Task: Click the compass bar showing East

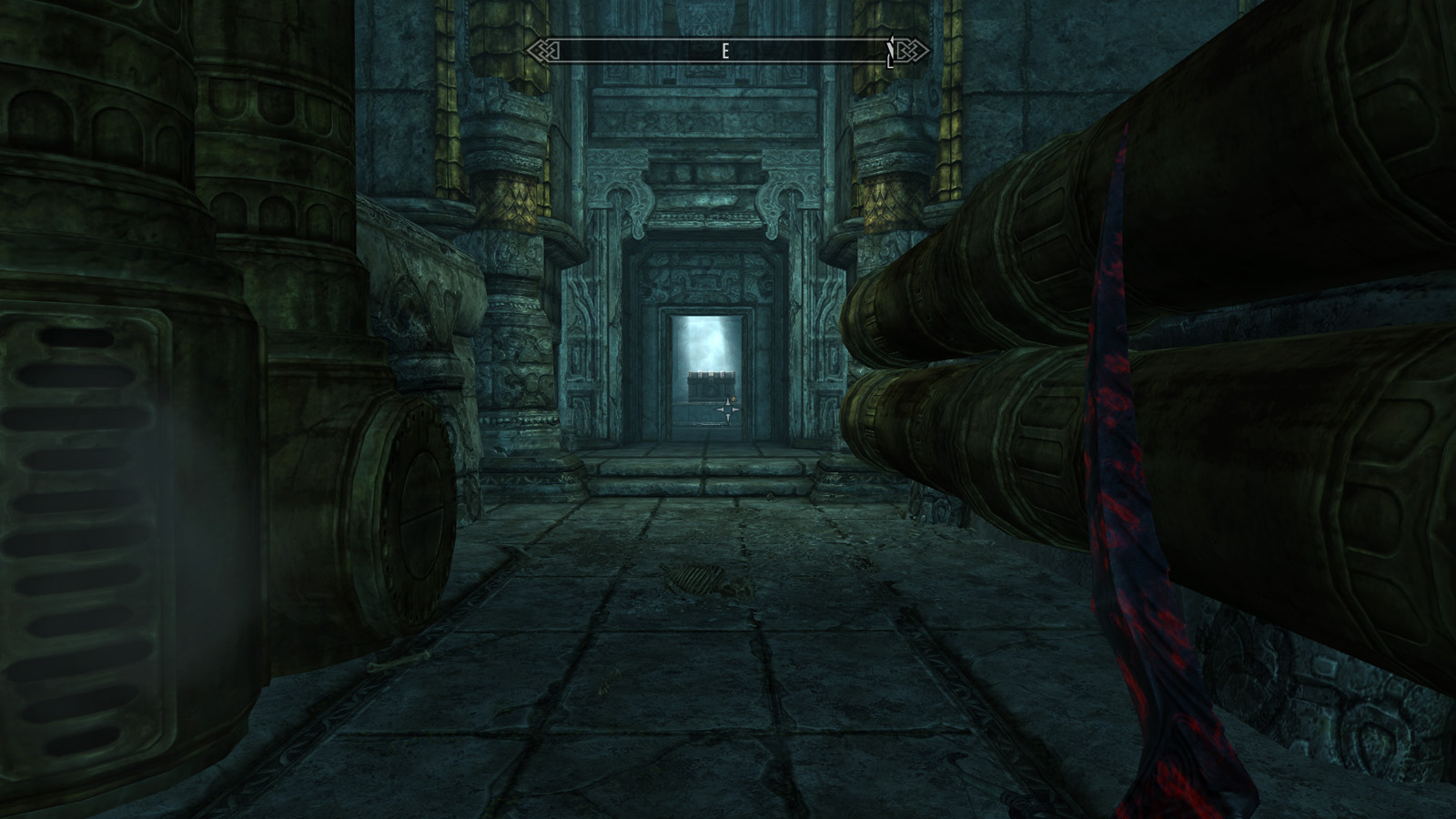Action: (726, 51)
